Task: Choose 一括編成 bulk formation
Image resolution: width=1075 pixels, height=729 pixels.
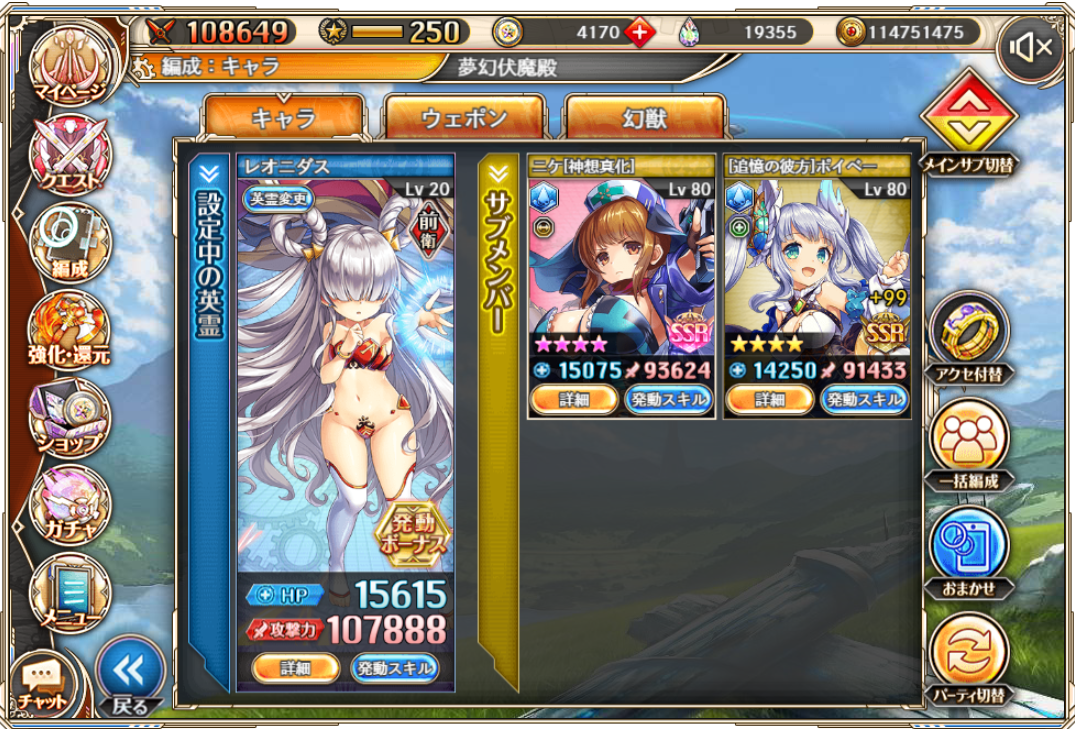Action: 970,447
